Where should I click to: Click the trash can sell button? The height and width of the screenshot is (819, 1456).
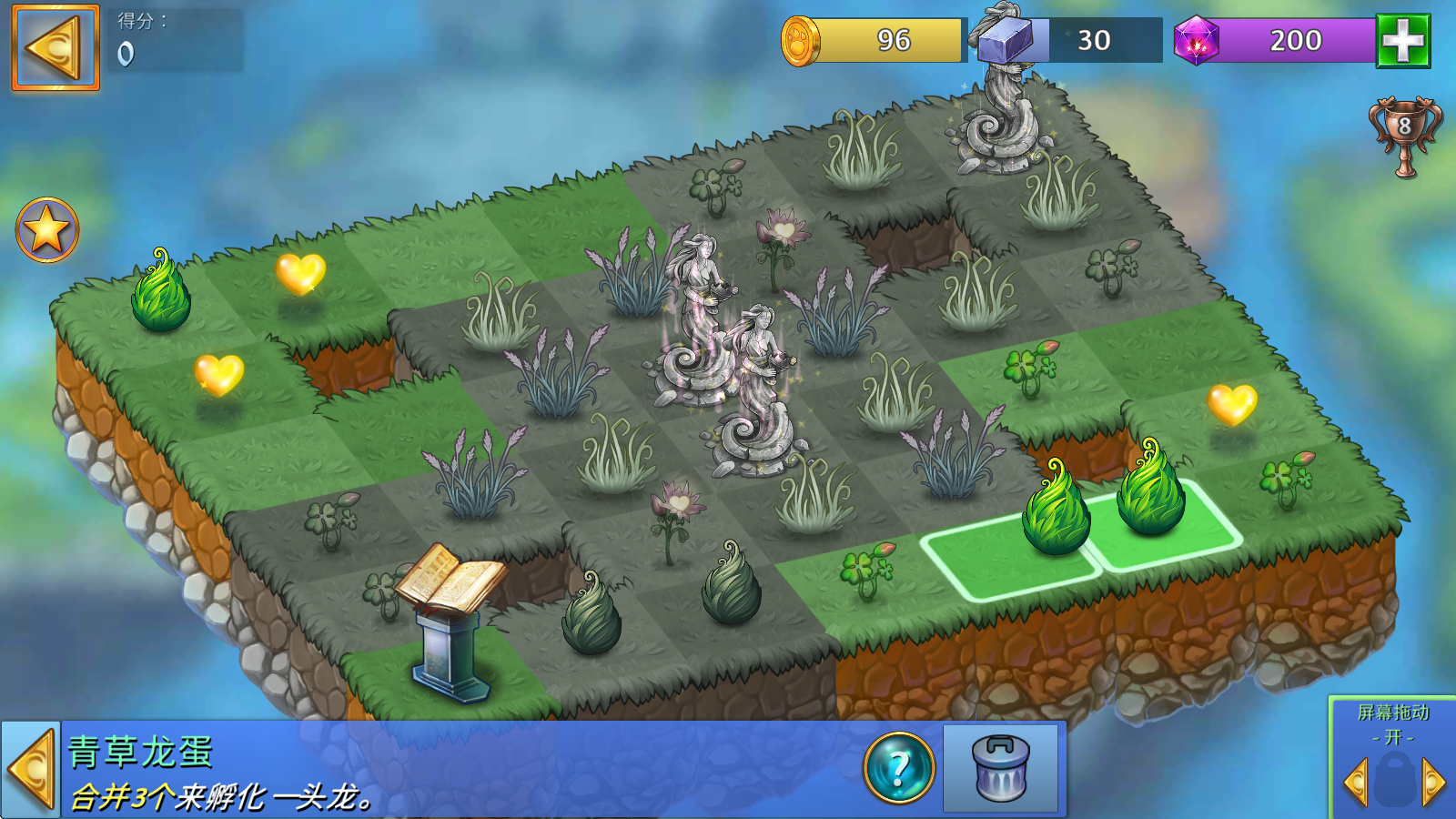click(1001, 769)
